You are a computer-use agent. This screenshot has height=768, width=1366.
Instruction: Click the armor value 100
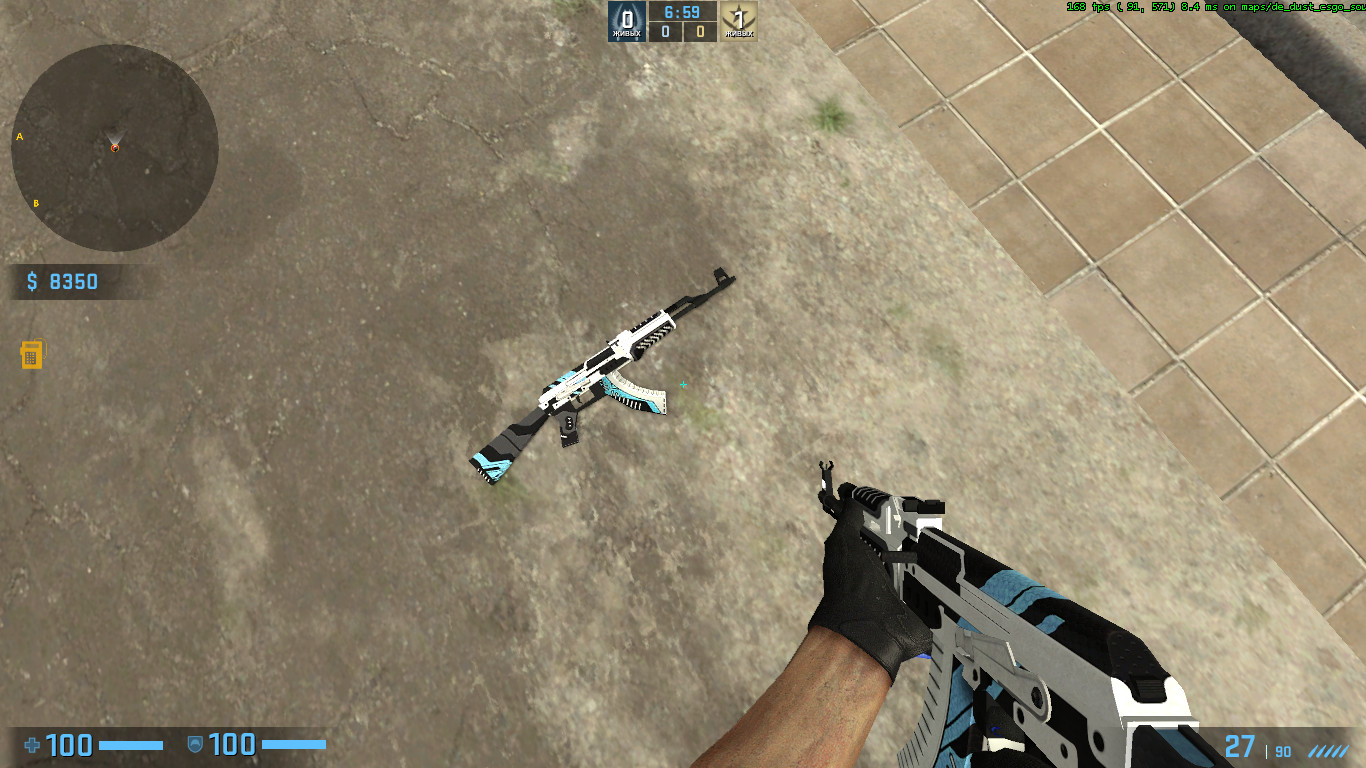pyautogui.click(x=232, y=746)
